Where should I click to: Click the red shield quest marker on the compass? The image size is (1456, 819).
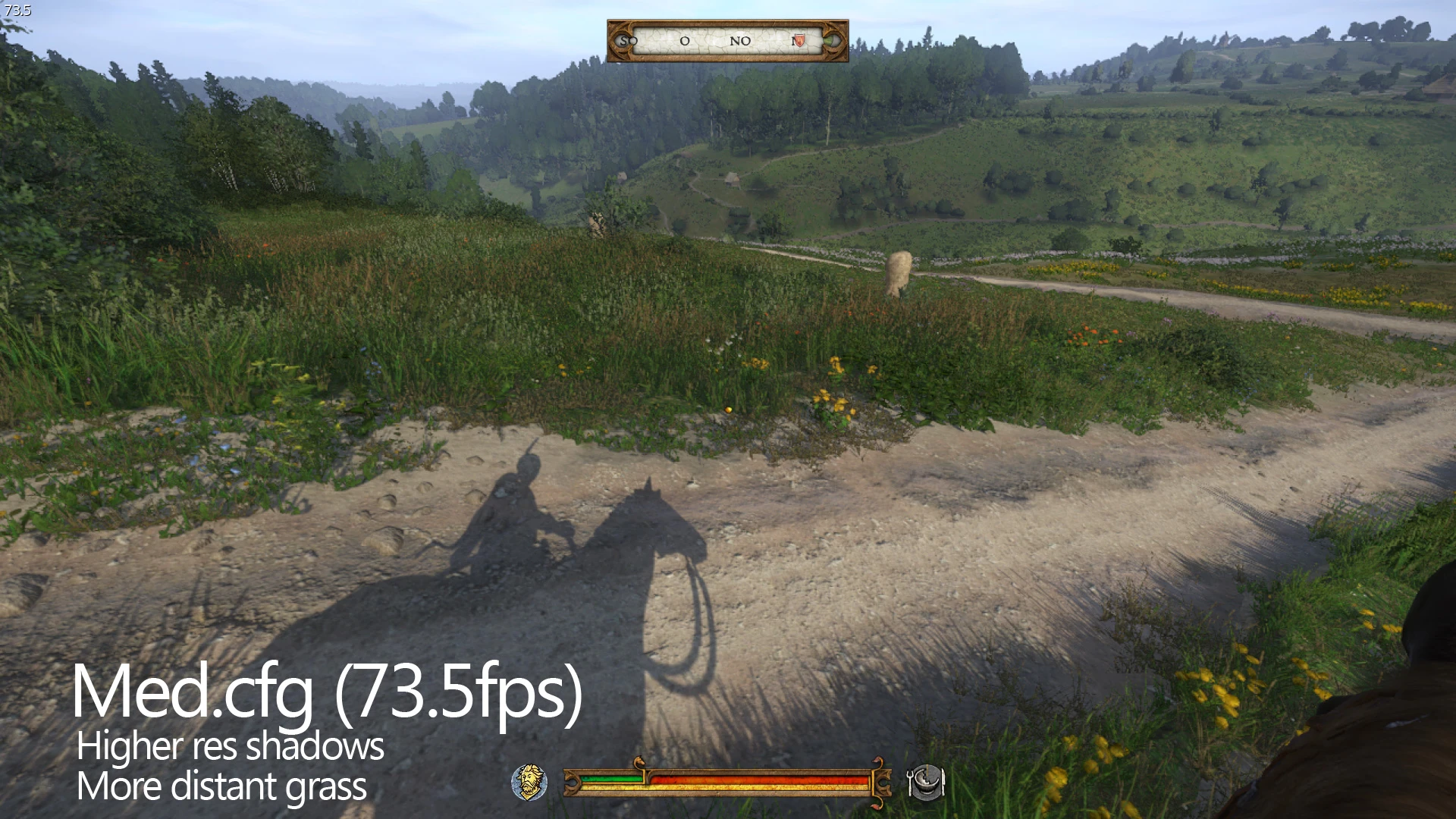tap(799, 41)
